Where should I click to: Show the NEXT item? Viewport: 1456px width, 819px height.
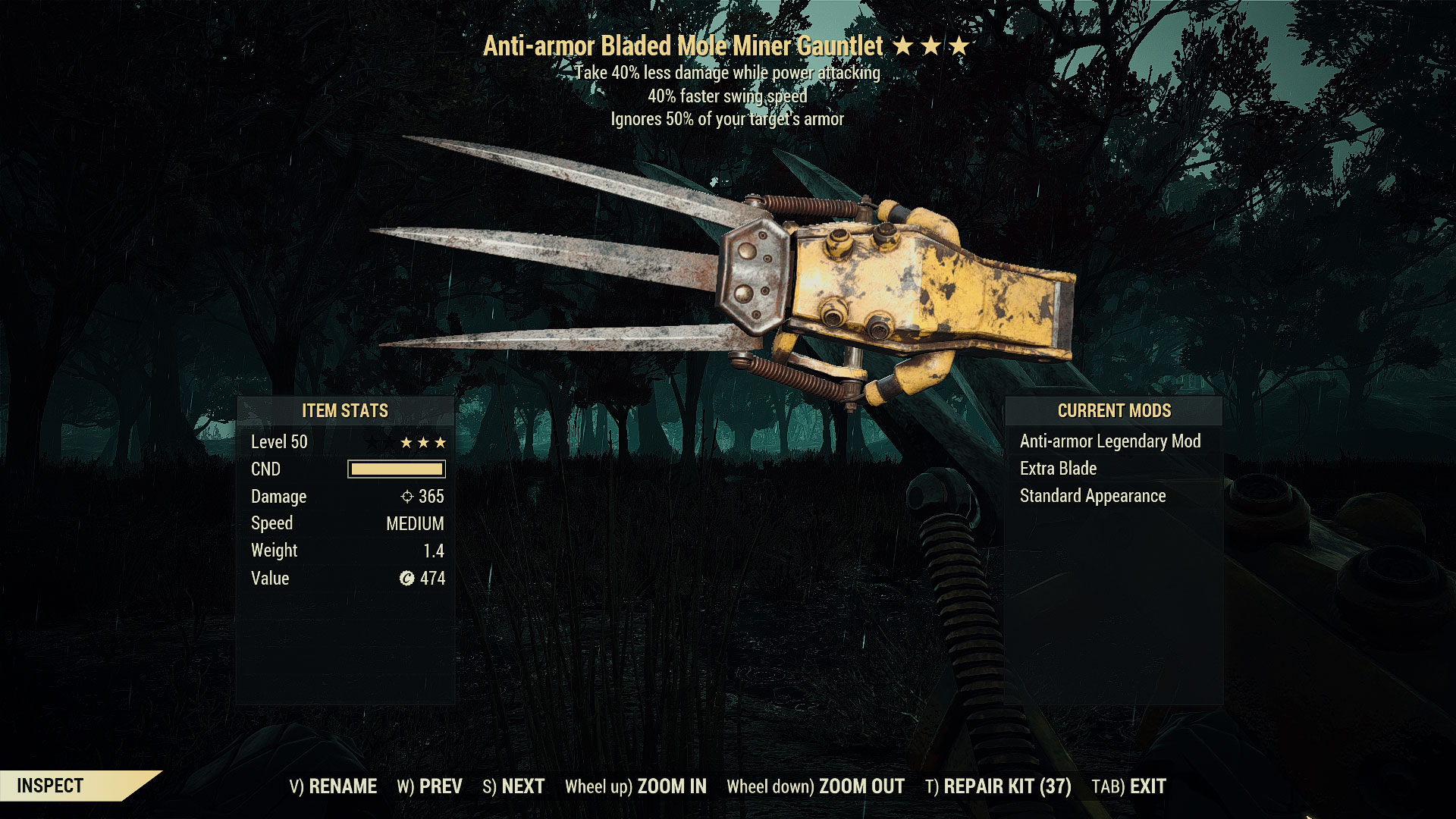513,786
